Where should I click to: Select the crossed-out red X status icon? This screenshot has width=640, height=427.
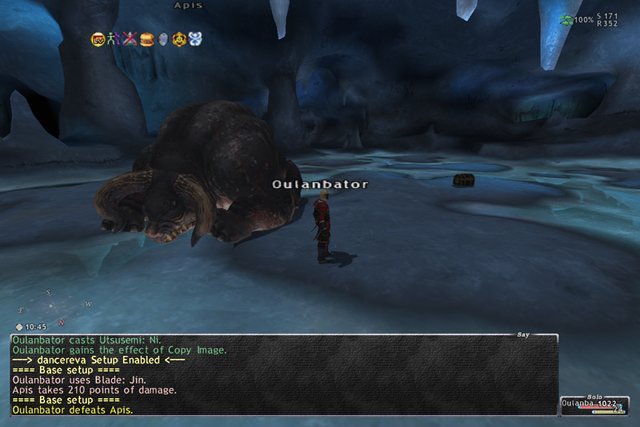130,39
